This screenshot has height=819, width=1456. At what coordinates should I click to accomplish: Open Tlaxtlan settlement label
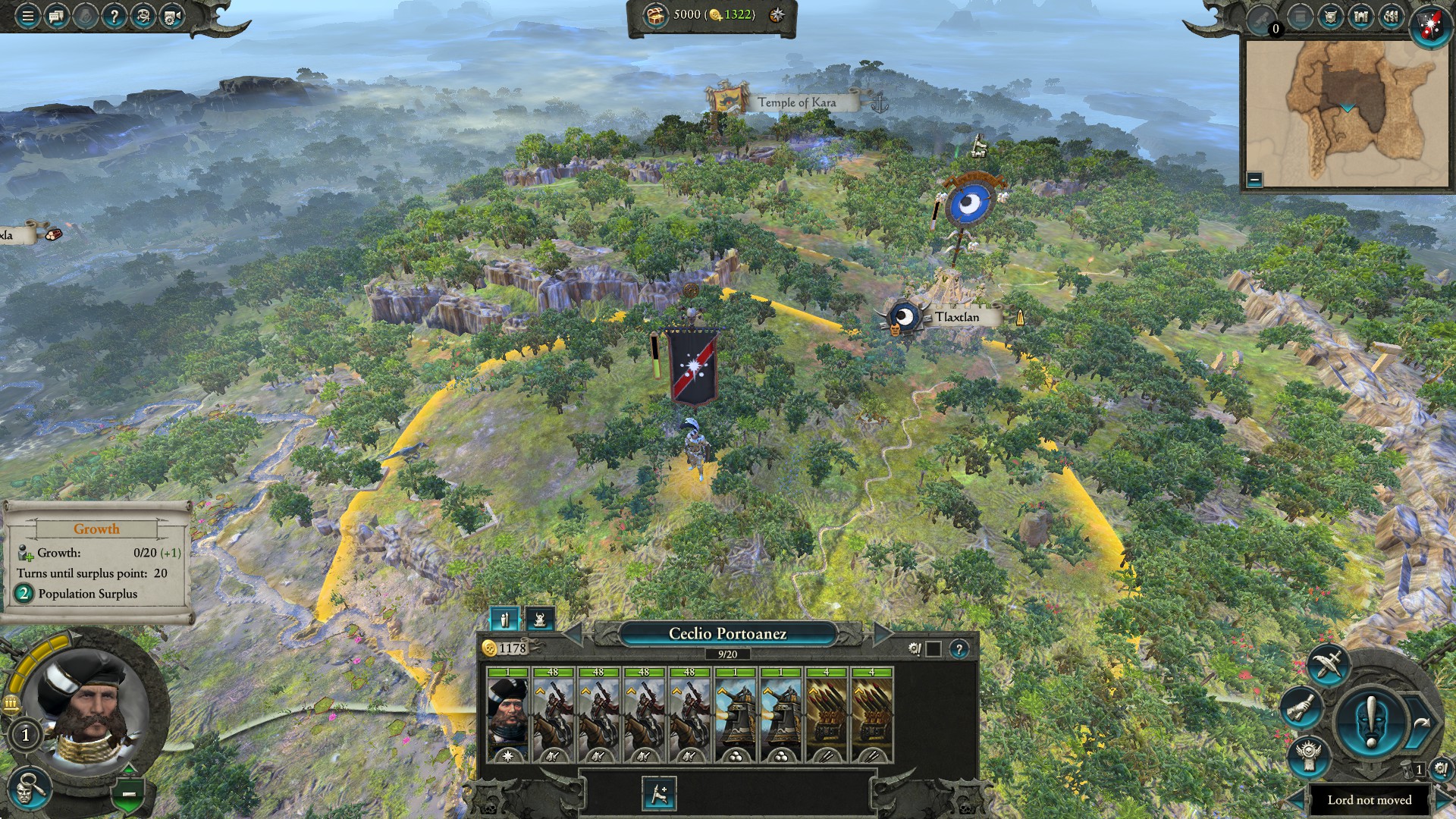(x=955, y=317)
